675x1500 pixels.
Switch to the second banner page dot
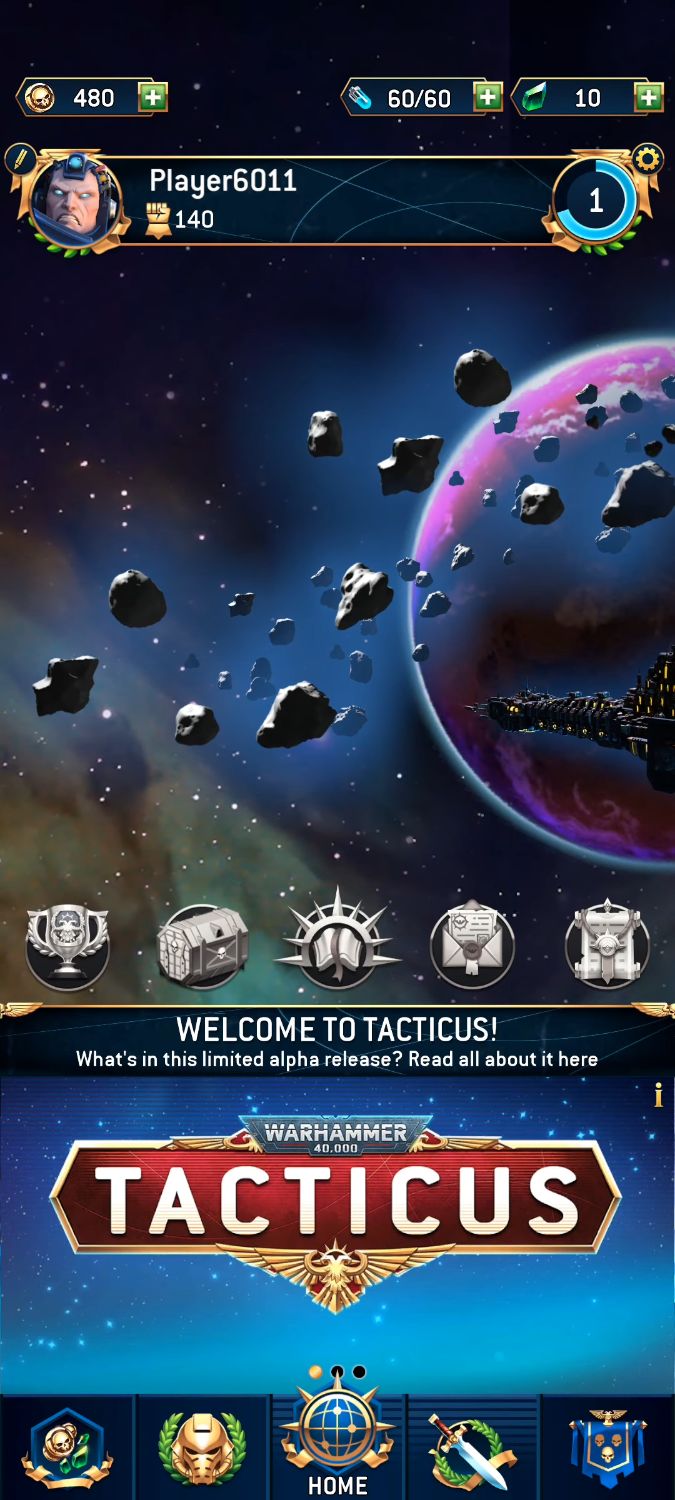[x=337, y=1372]
